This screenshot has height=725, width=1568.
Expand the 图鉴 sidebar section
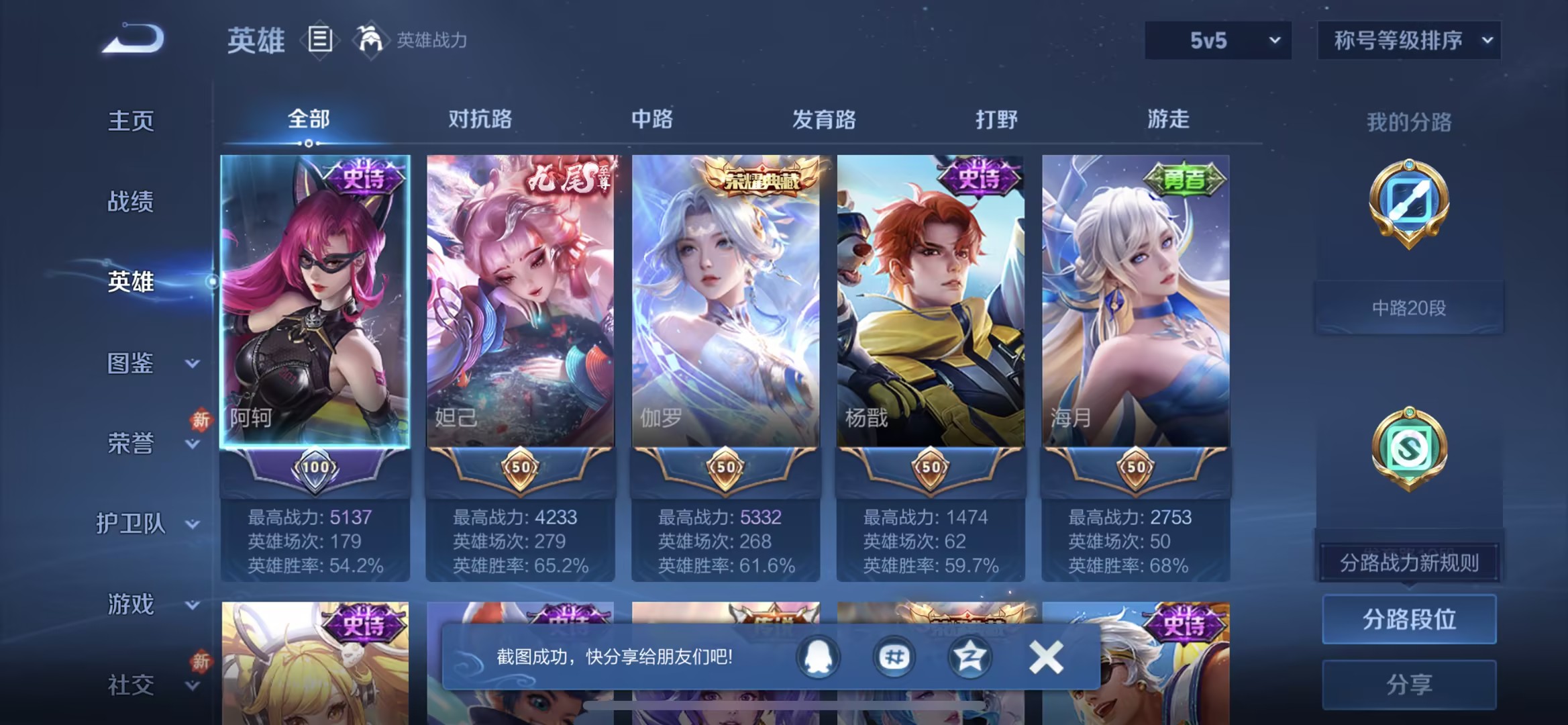coord(132,363)
